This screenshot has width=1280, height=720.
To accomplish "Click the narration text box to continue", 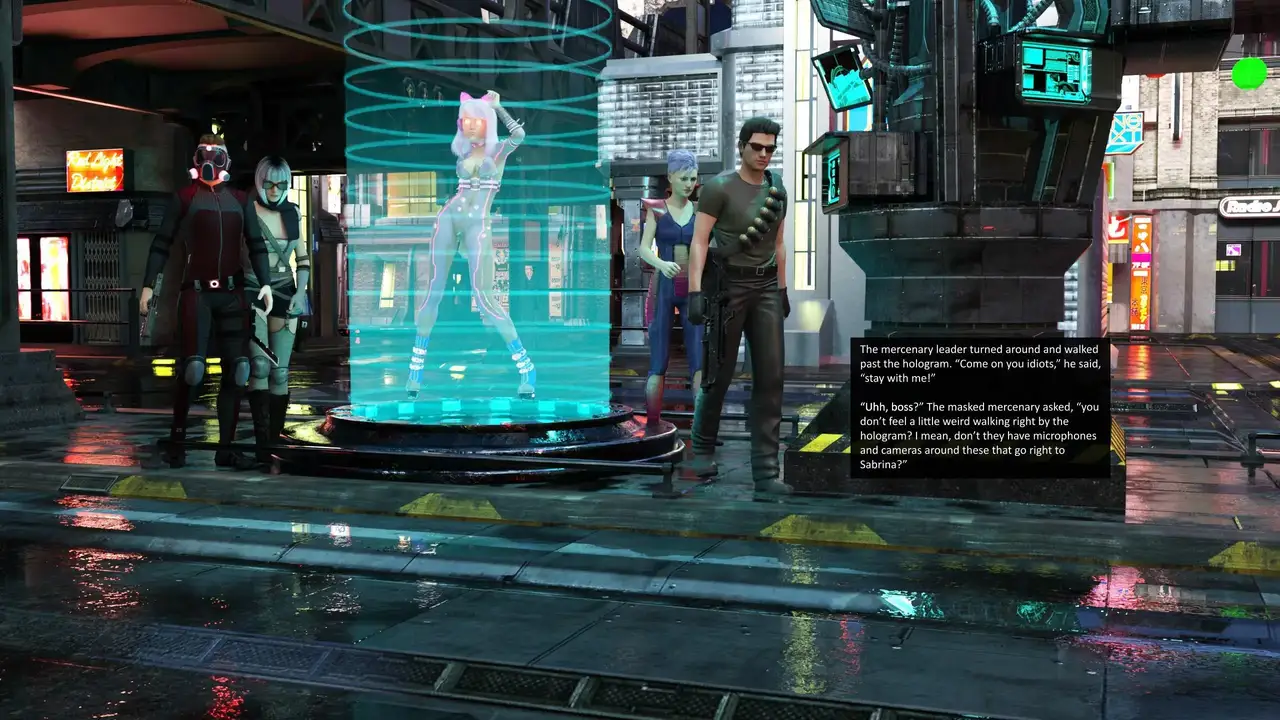I will click(x=980, y=407).
